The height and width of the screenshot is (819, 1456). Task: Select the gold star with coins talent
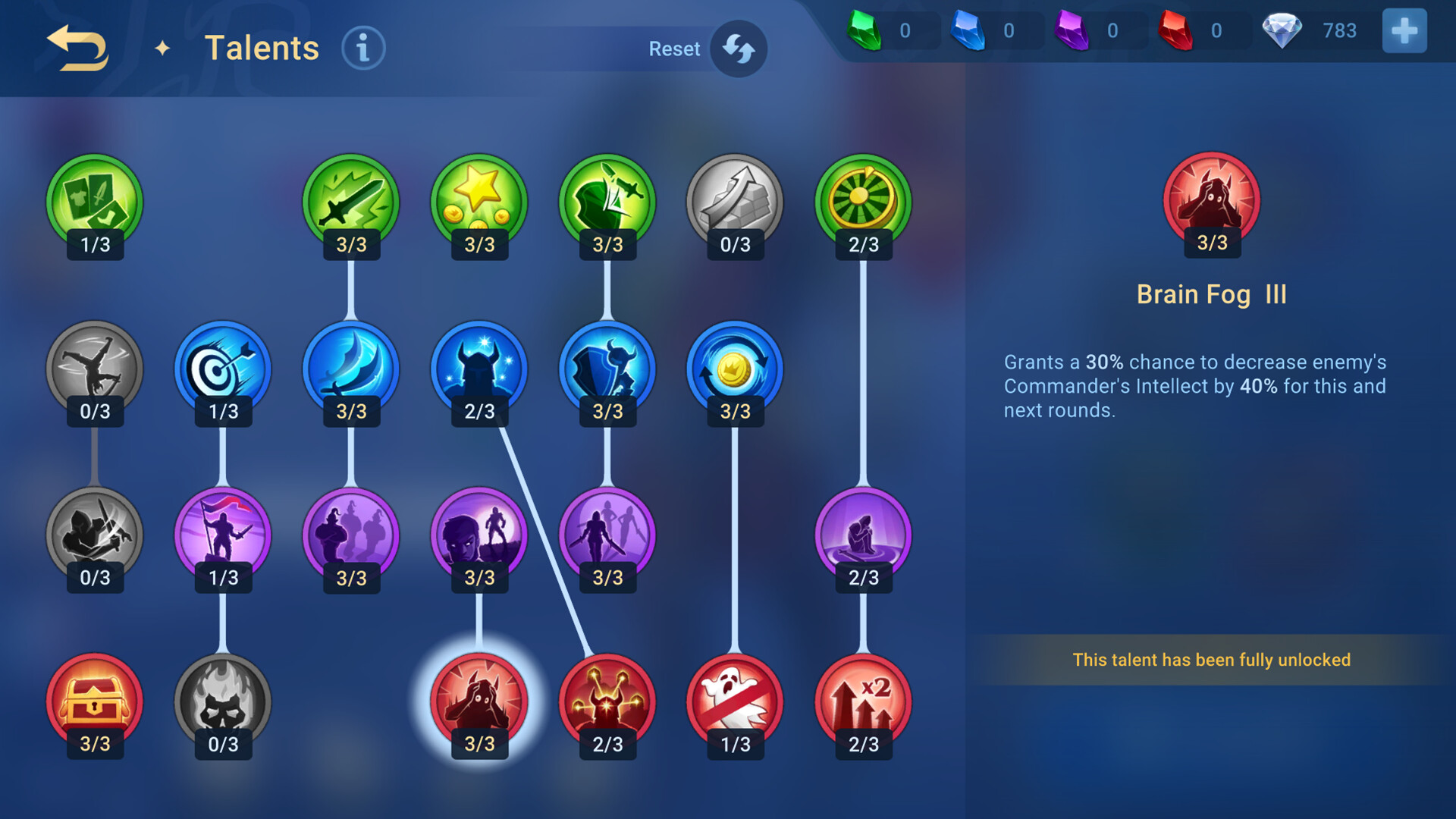click(479, 201)
